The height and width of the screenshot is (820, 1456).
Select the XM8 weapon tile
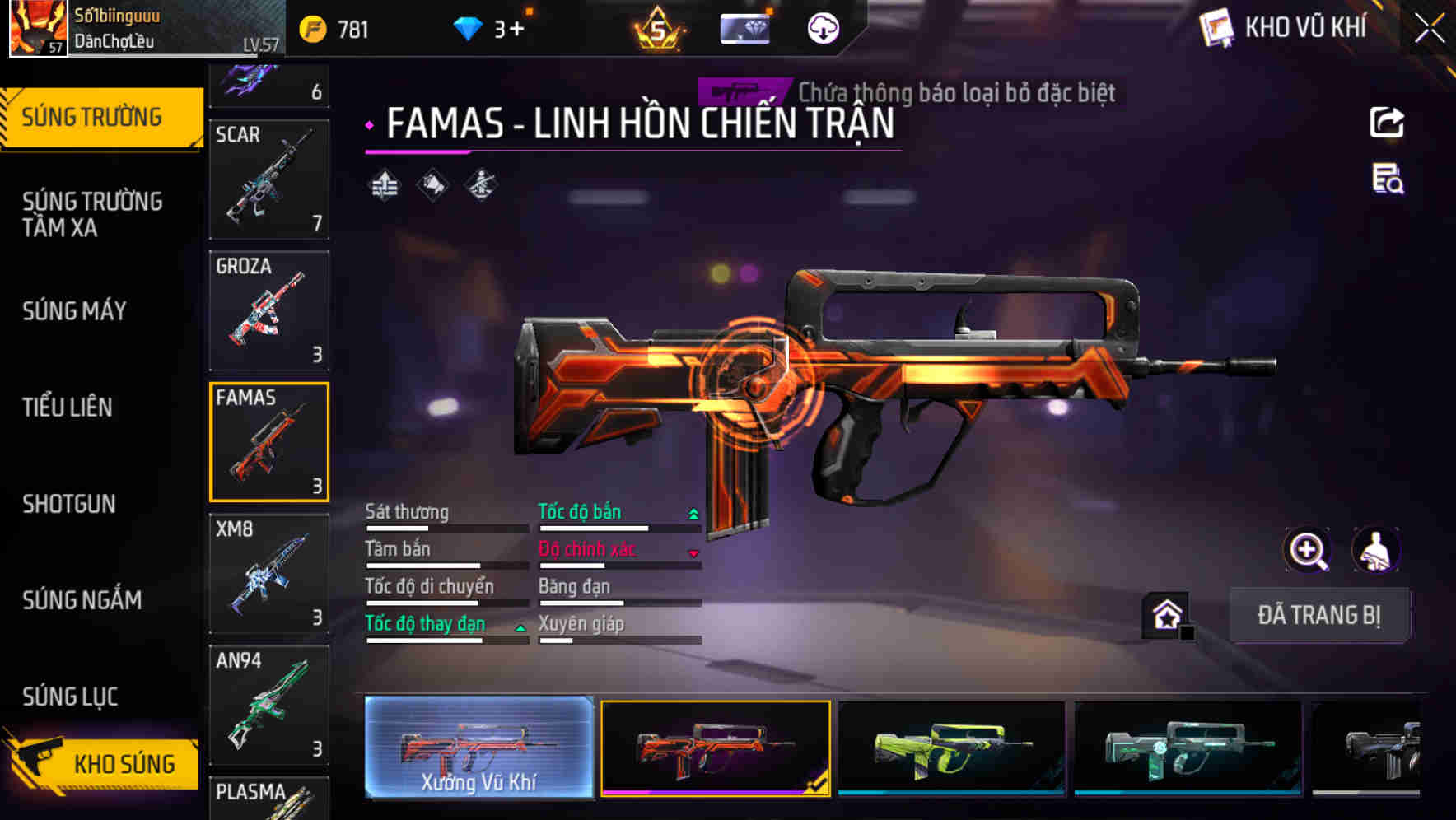(269, 574)
